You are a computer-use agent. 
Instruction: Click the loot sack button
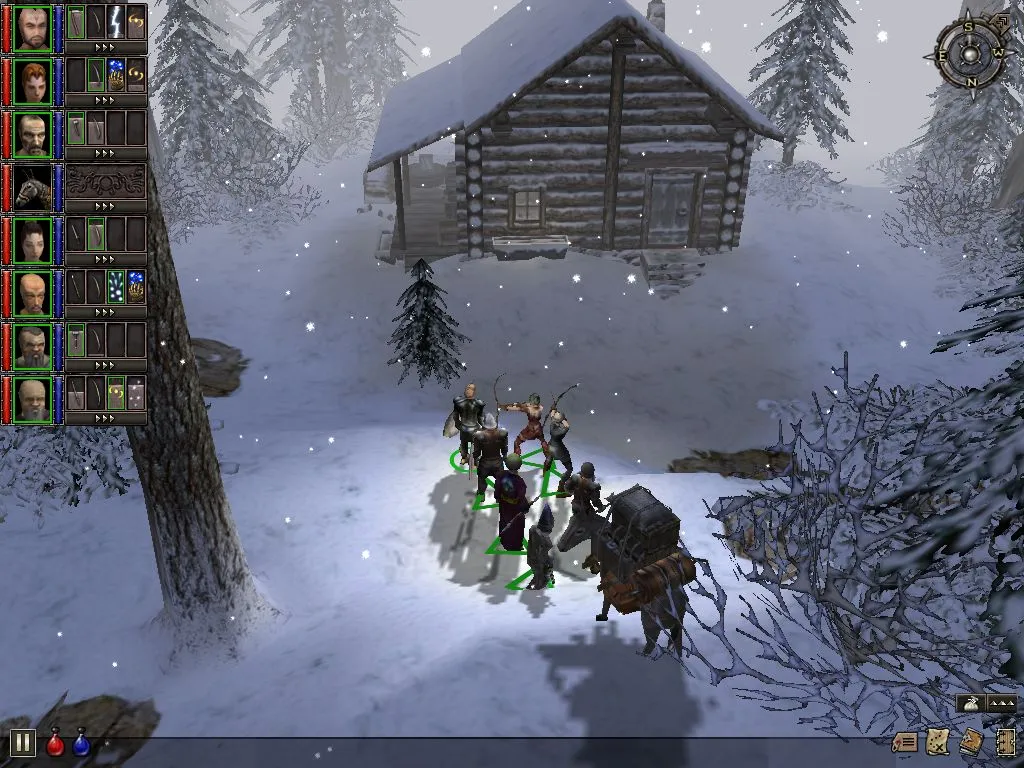click(969, 704)
